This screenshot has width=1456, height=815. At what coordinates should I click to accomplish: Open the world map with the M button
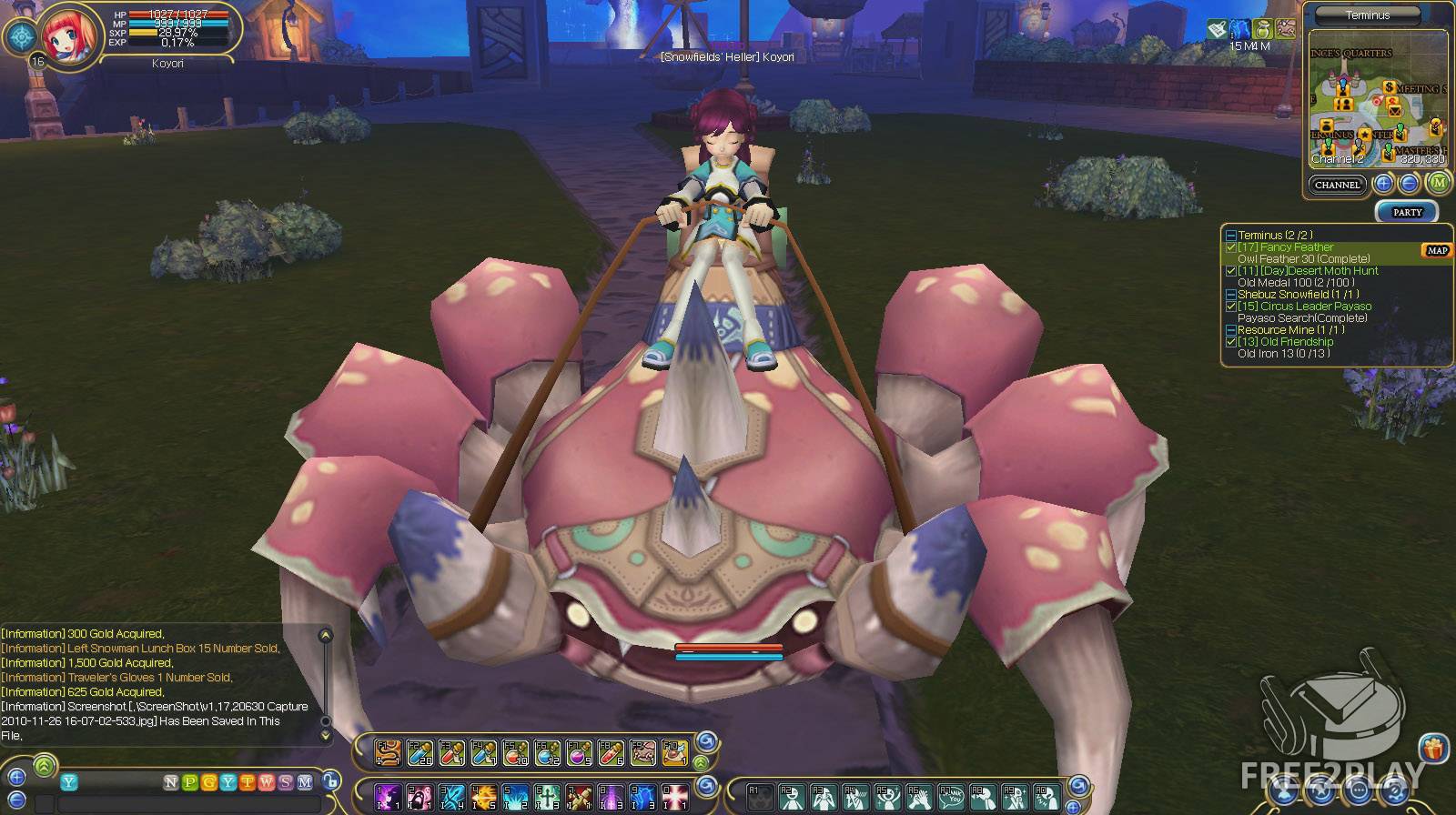[1439, 183]
